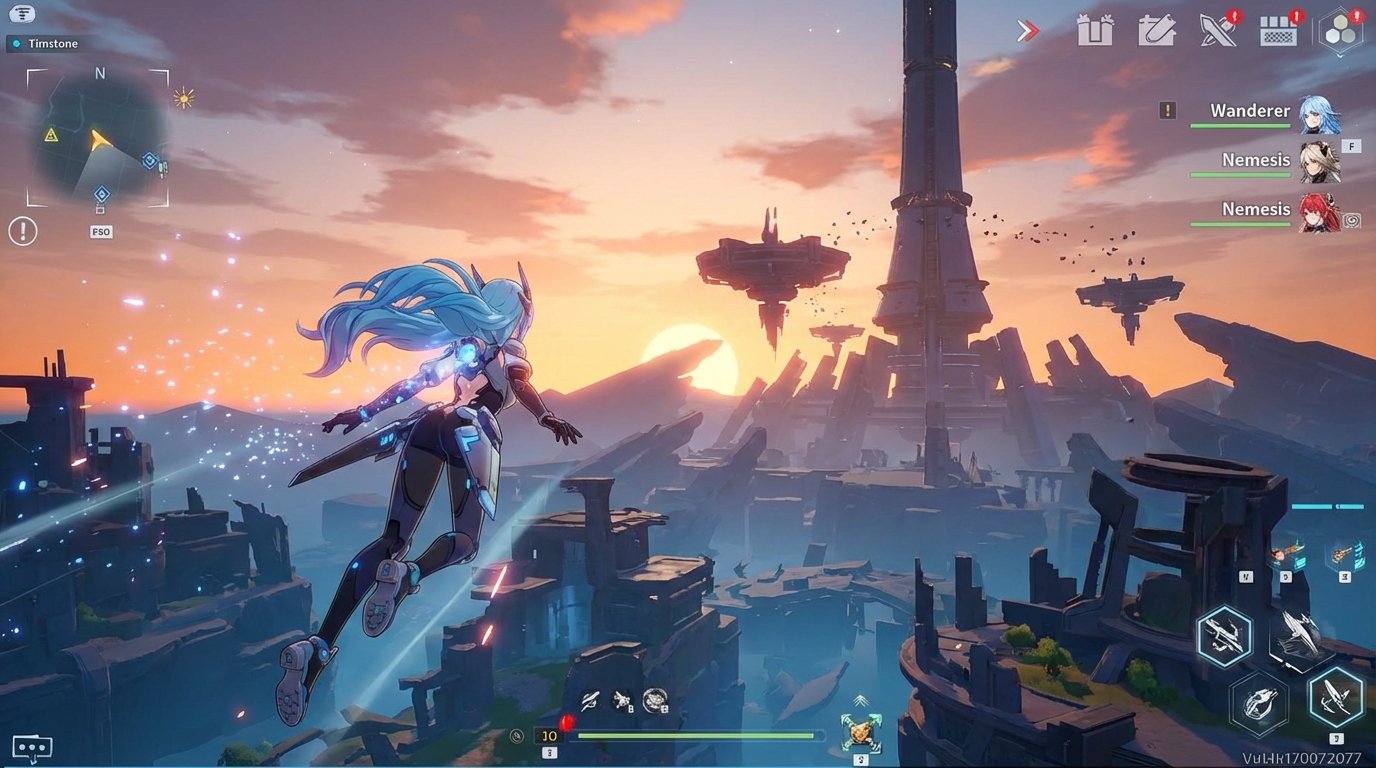Click the FSO badge under the minimap

click(x=101, y=231)
